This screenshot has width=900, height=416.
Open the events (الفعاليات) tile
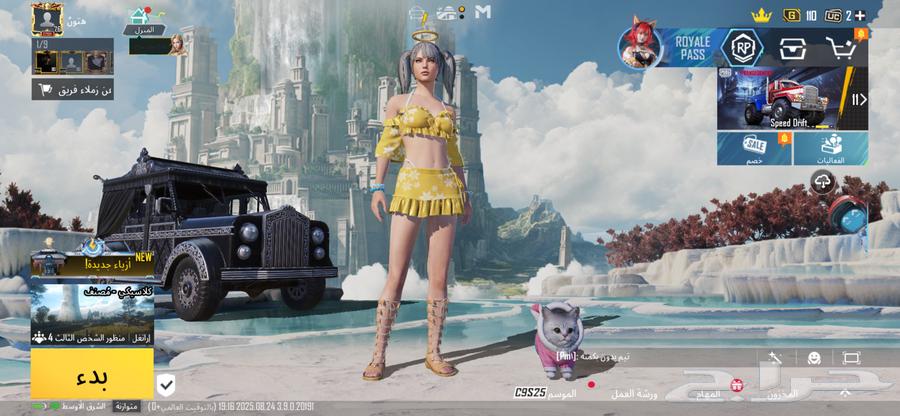(832, 149)
